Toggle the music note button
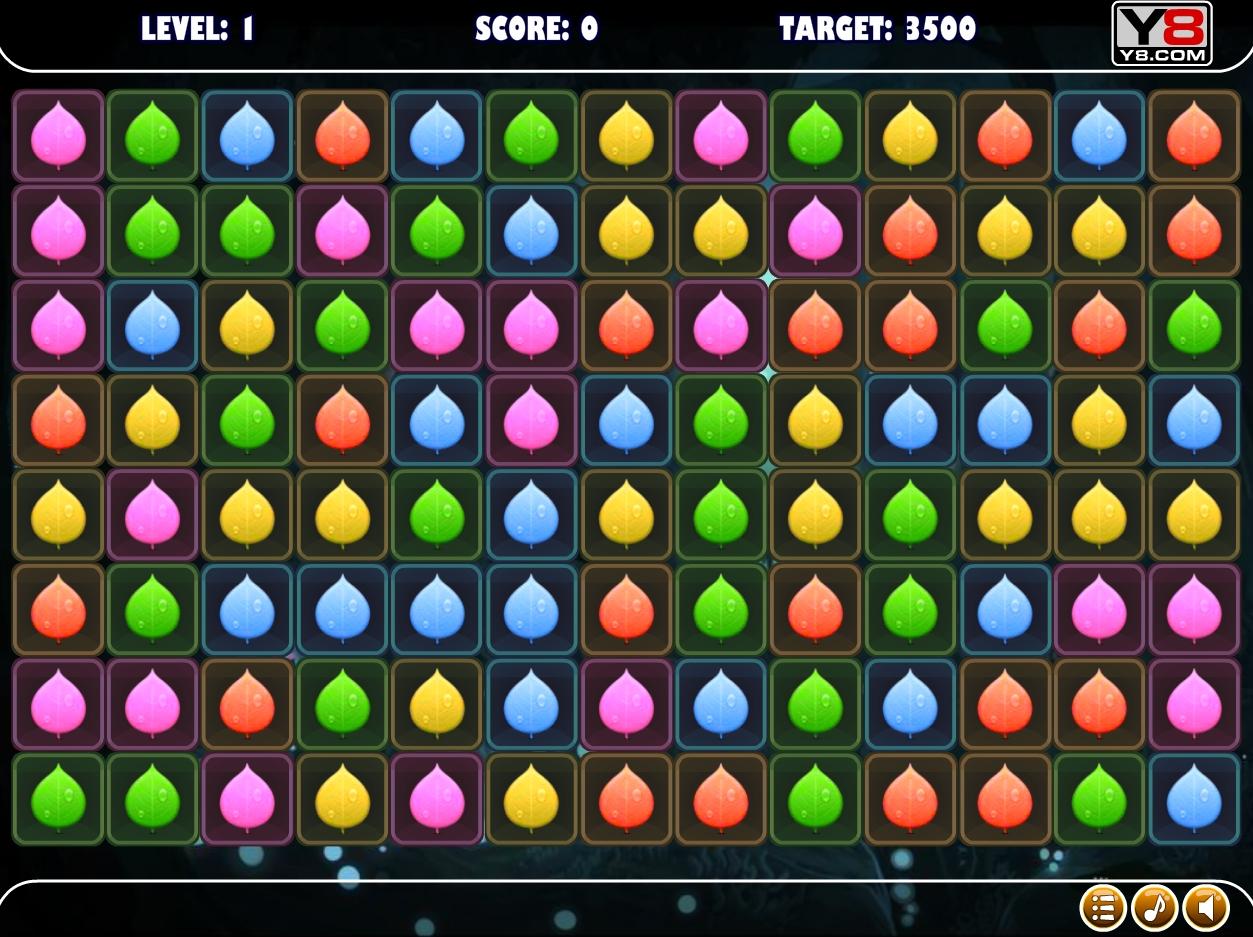The image size is (1253, 937). (1155, 908)
